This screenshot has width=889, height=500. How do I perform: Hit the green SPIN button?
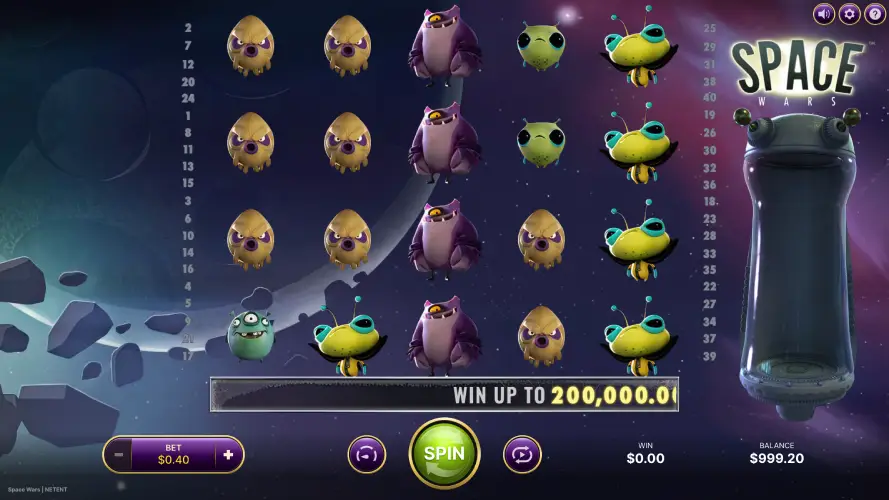444,453
